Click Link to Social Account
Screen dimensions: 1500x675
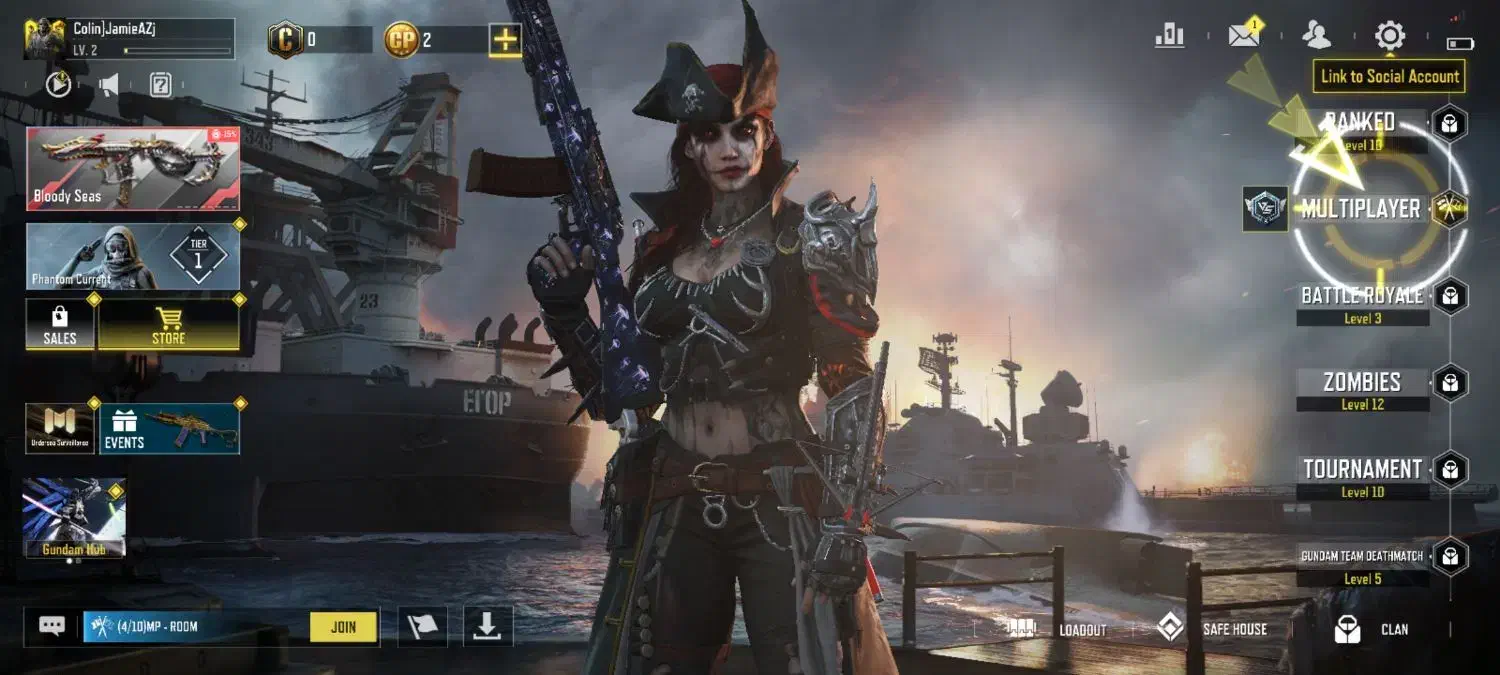coord(1390,76)
